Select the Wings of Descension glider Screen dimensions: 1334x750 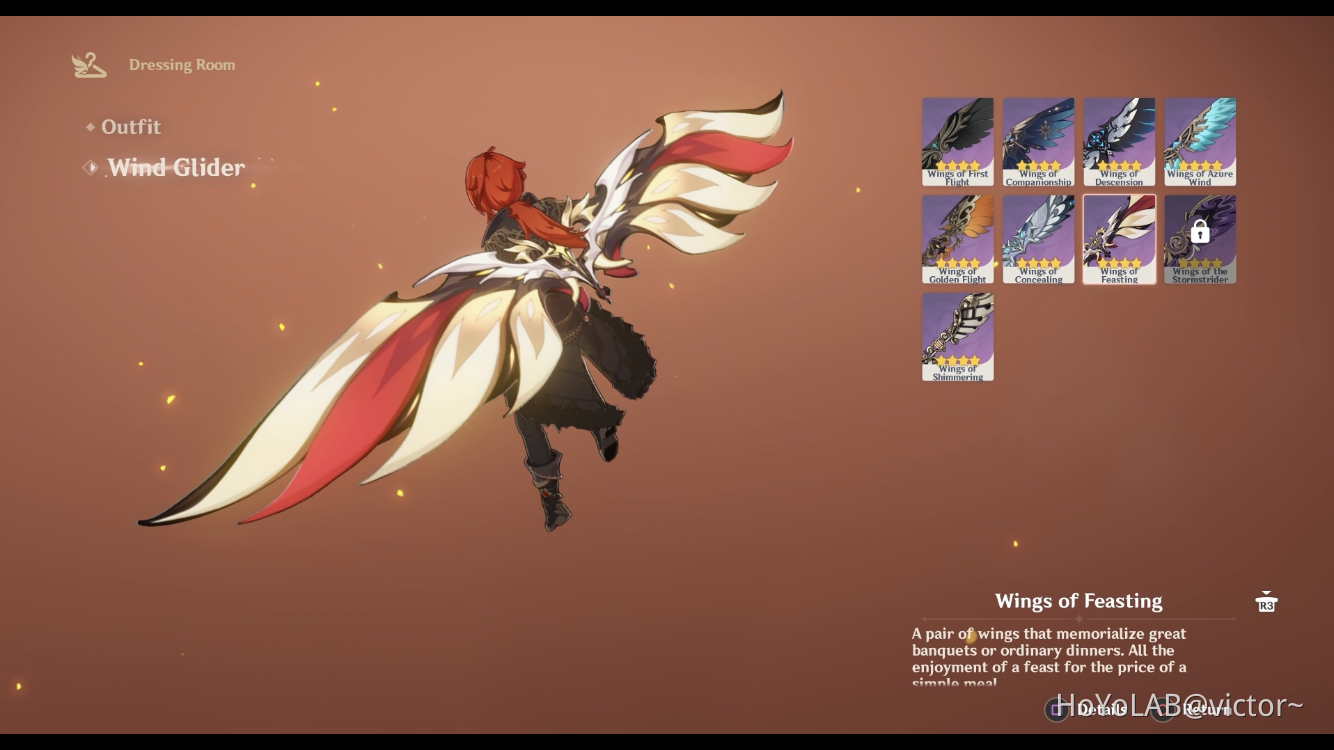tap(1119, 140)
